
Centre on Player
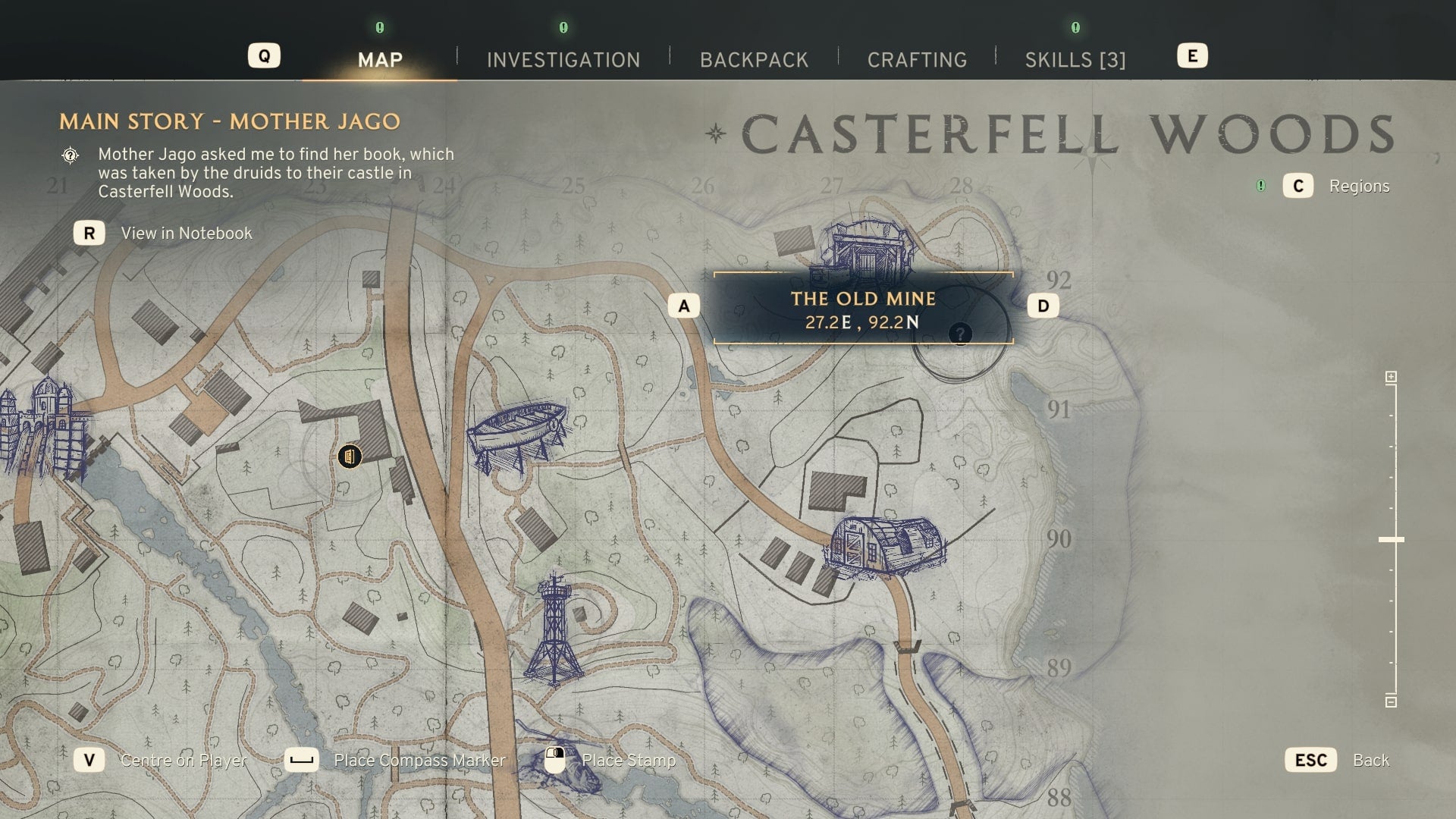click(x=184, y=761)
